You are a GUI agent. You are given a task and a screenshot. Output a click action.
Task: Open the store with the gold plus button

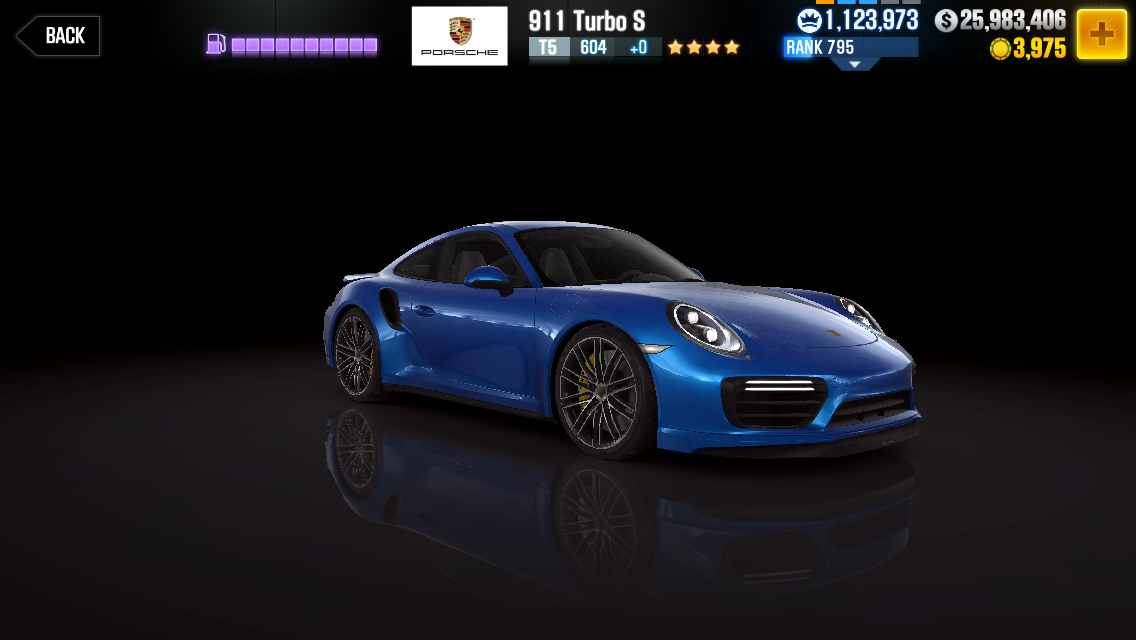tap(1101, 35)
